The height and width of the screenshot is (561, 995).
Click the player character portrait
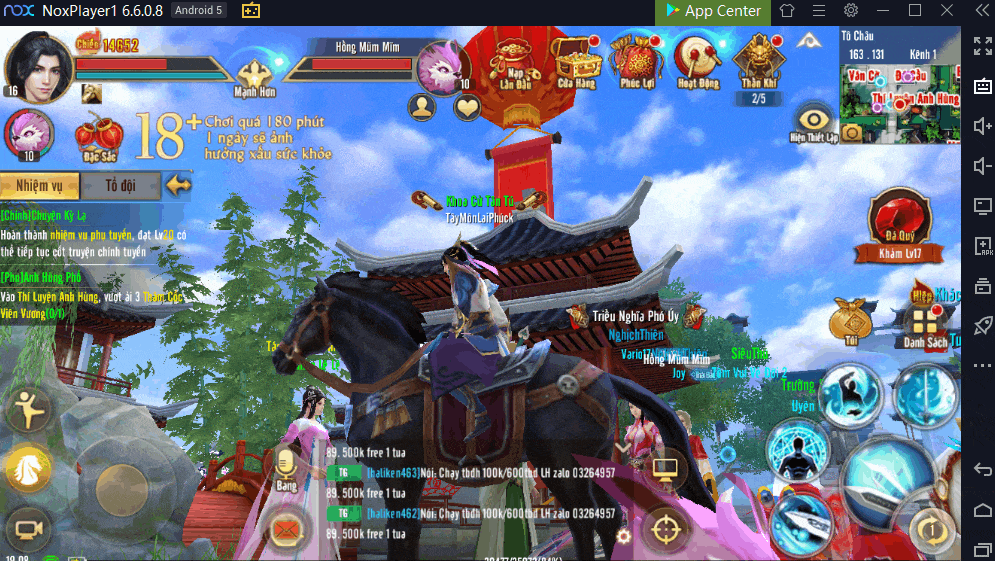tap(37, 63)
